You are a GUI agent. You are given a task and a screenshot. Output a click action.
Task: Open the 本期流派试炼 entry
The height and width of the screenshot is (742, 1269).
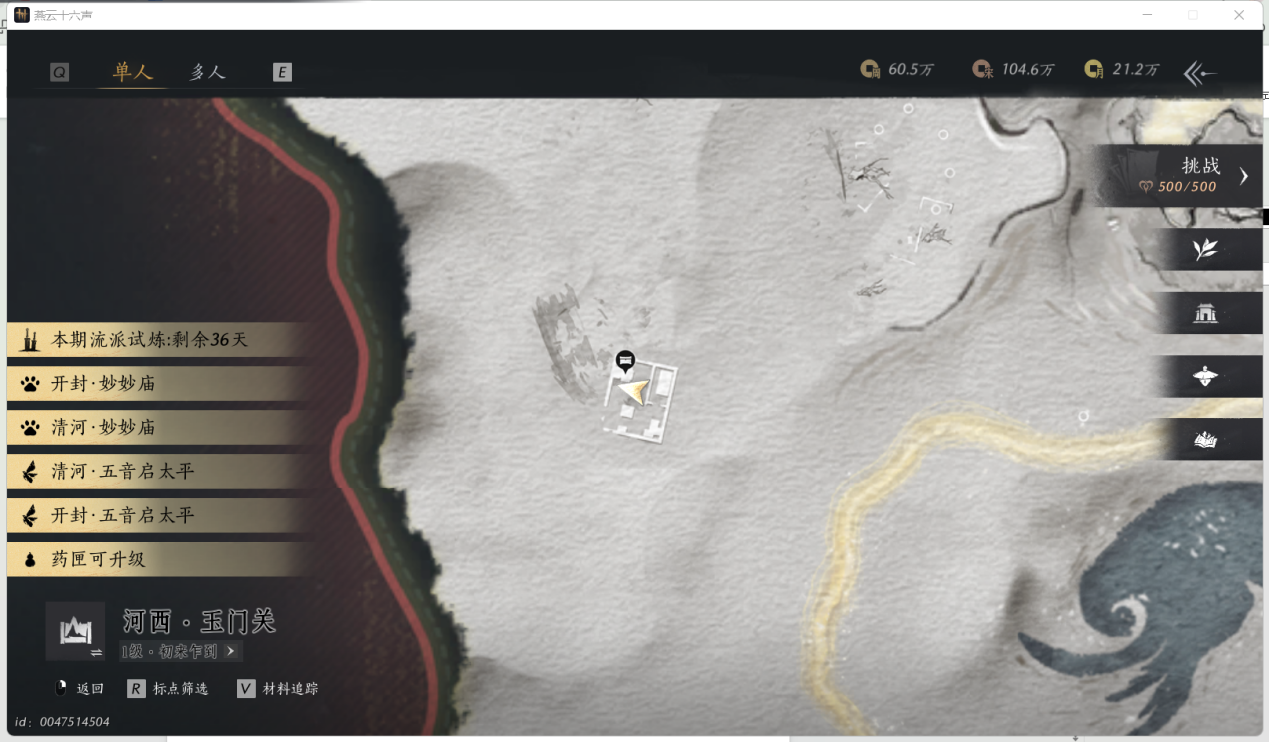coord(150,340)
